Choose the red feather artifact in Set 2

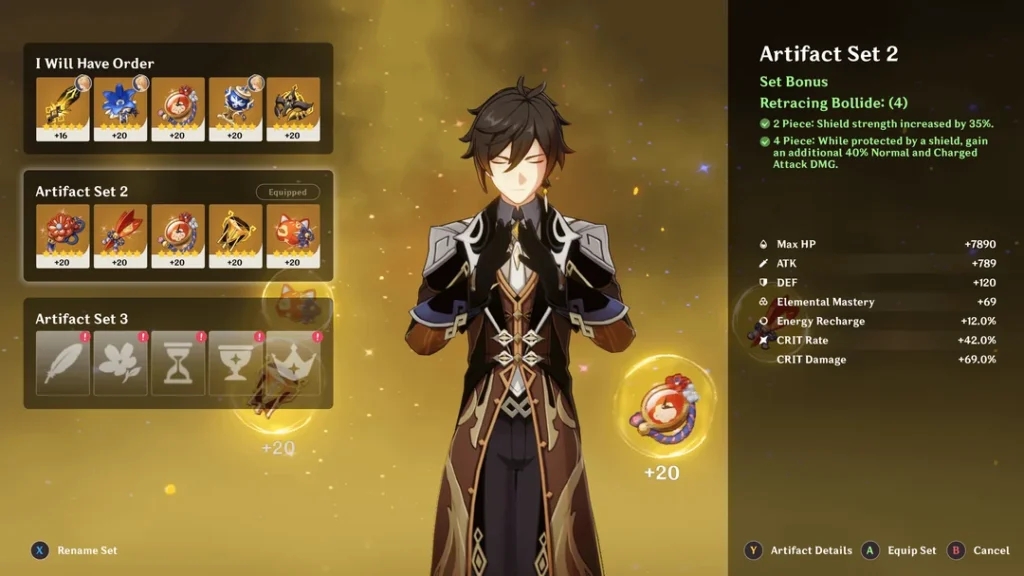pyautogui.click(x=120, y=236)
